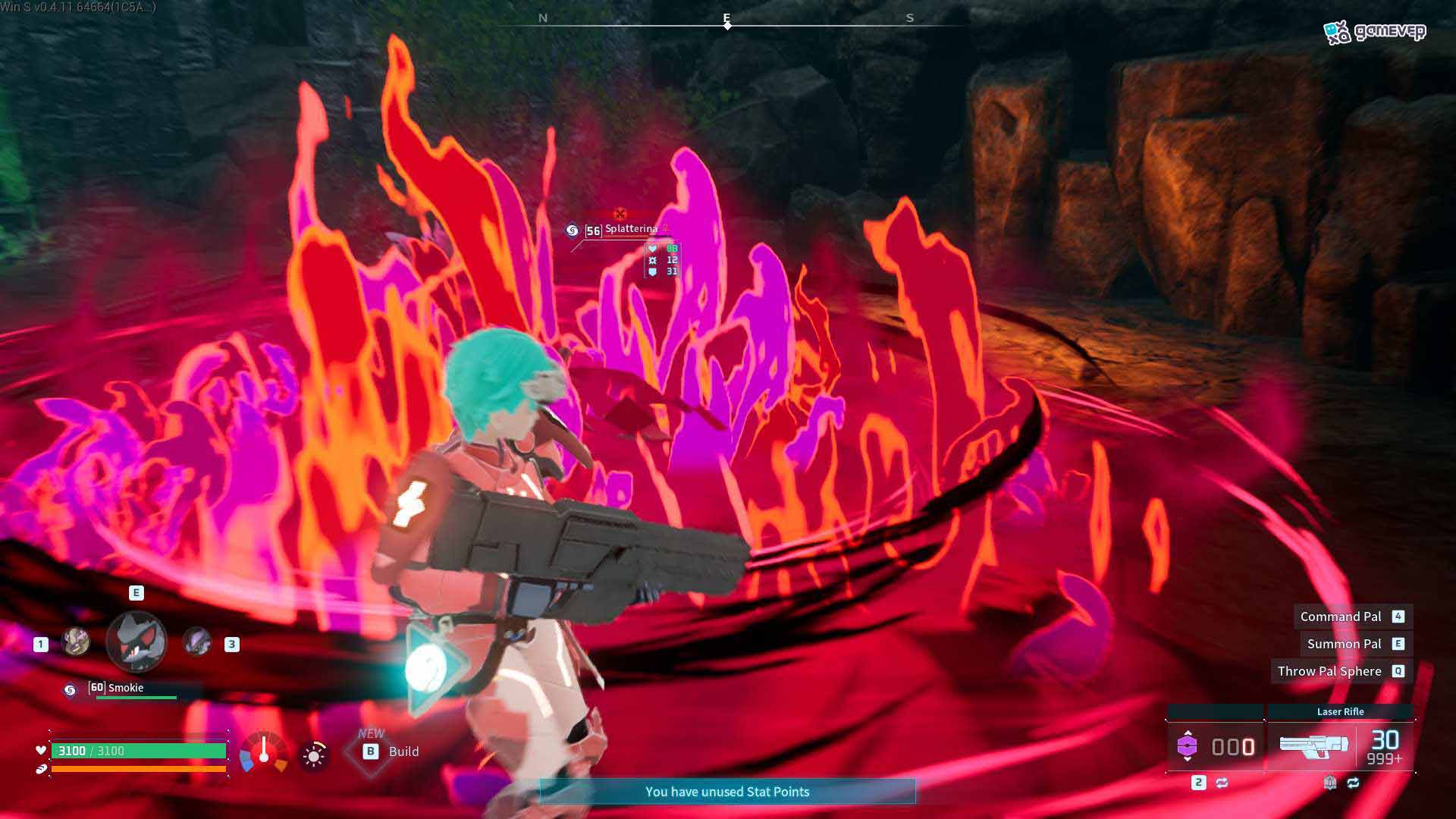Click the sun time-of-day icon

tap(313, 755)
